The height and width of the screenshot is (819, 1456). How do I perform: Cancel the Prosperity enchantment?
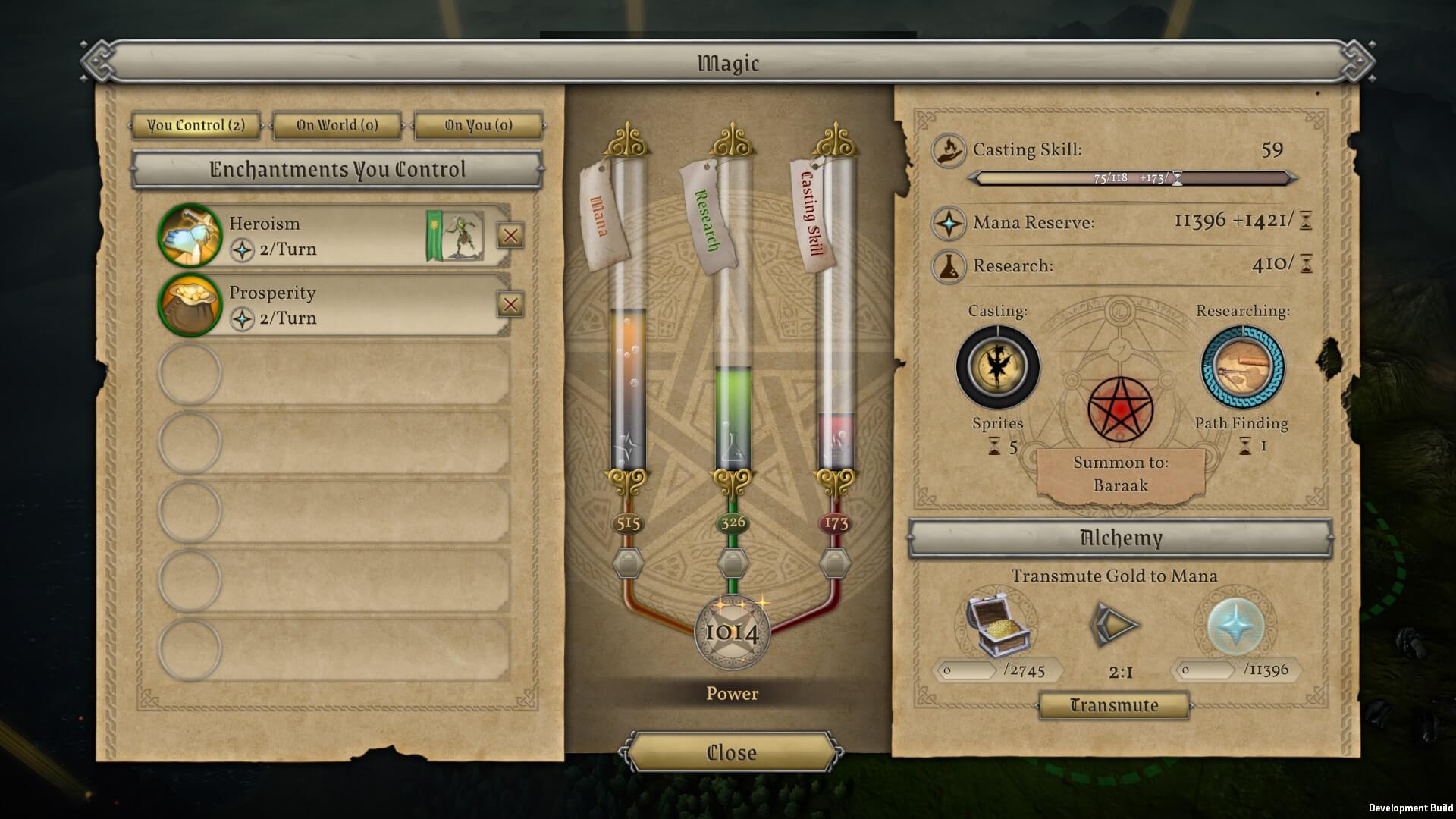pyautogui.click(x=511, y=305)
